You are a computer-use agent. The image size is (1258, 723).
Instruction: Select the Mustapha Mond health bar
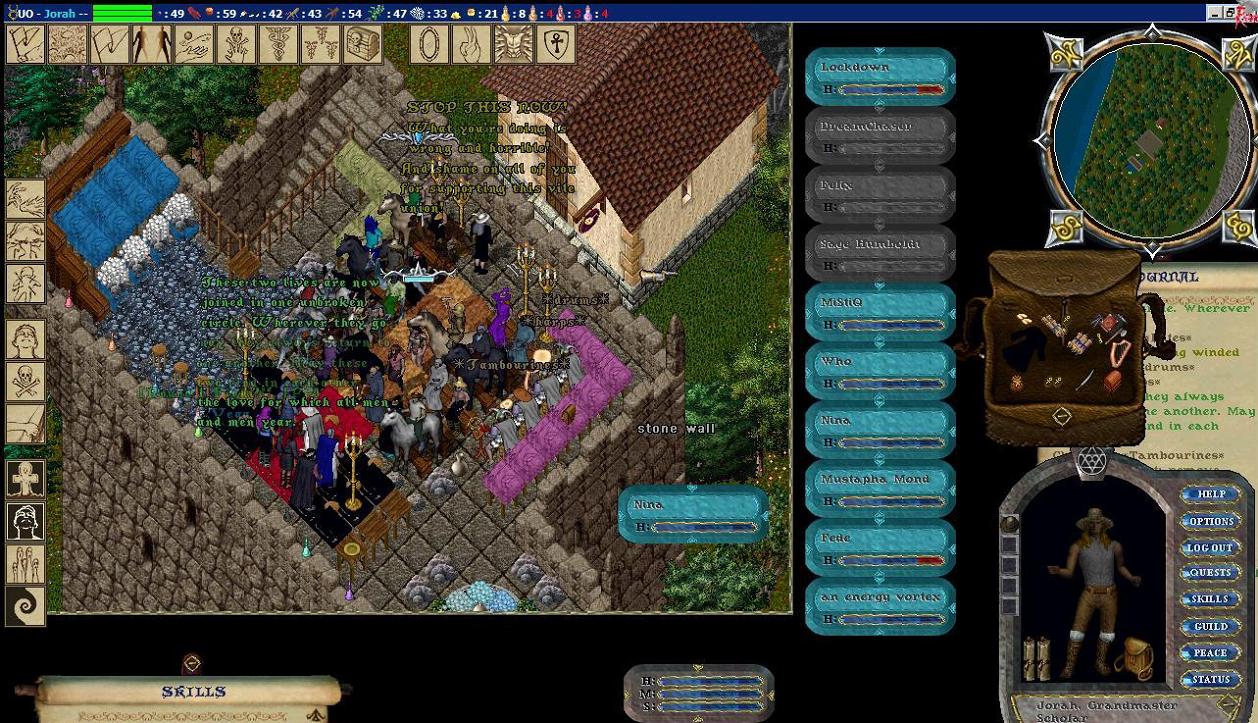pos(880,489)
